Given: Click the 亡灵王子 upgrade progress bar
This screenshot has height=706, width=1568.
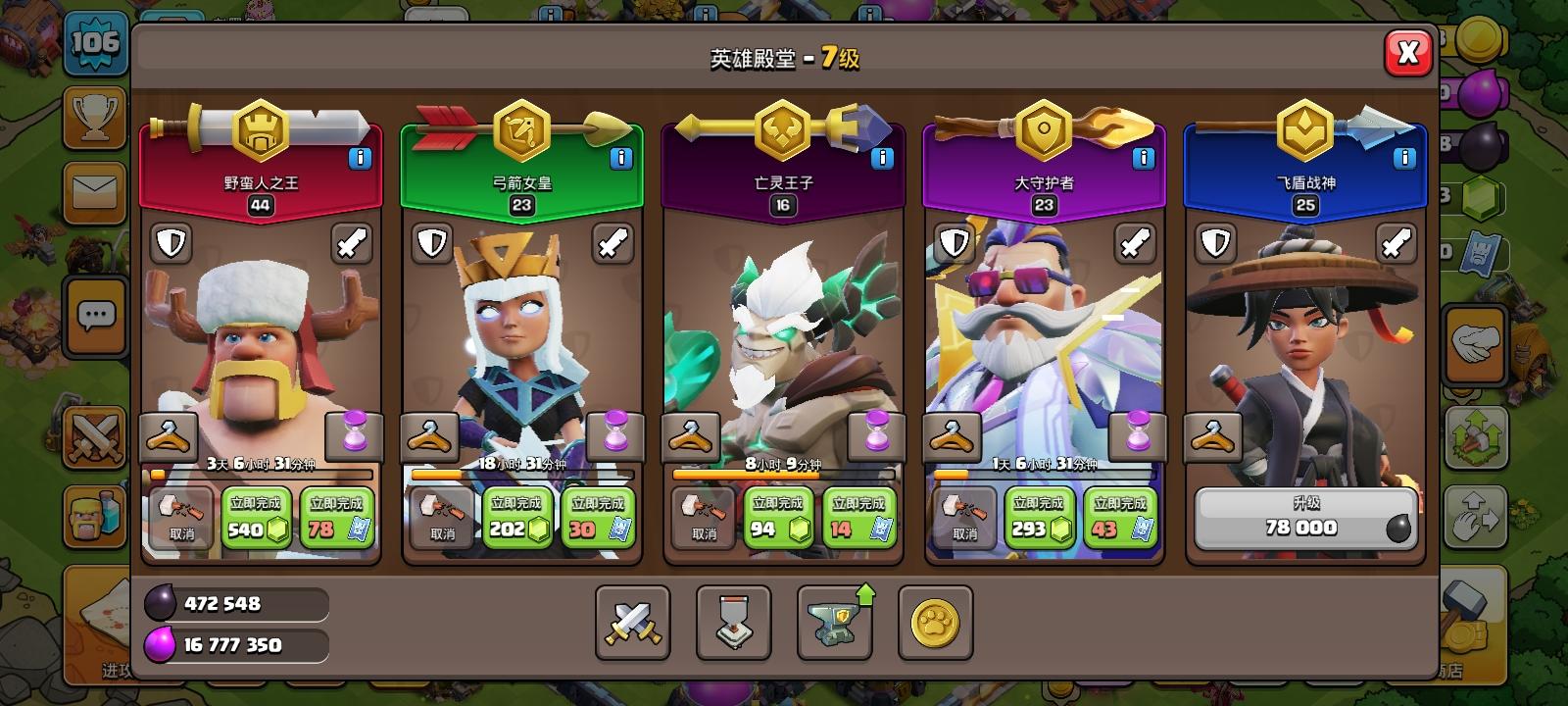Looking at the screenshot, I should pyautogui.click(x=782, y=475).
